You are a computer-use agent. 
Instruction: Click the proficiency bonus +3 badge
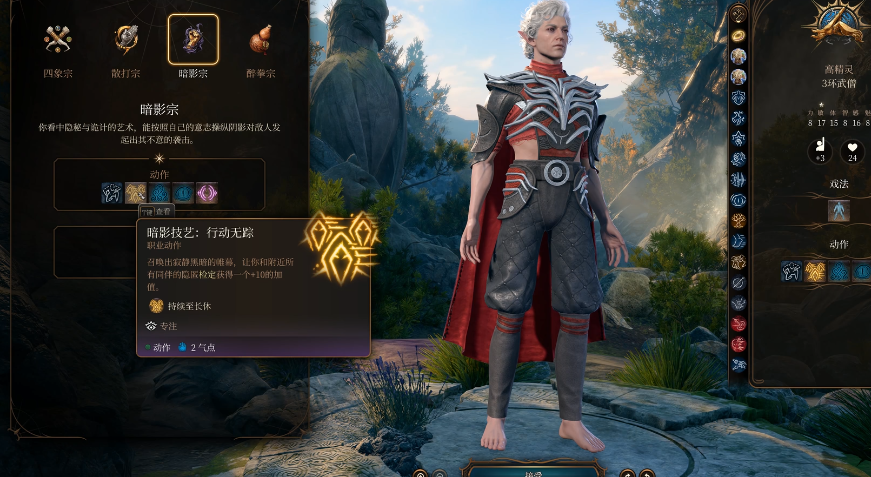(x=819, y=151)
